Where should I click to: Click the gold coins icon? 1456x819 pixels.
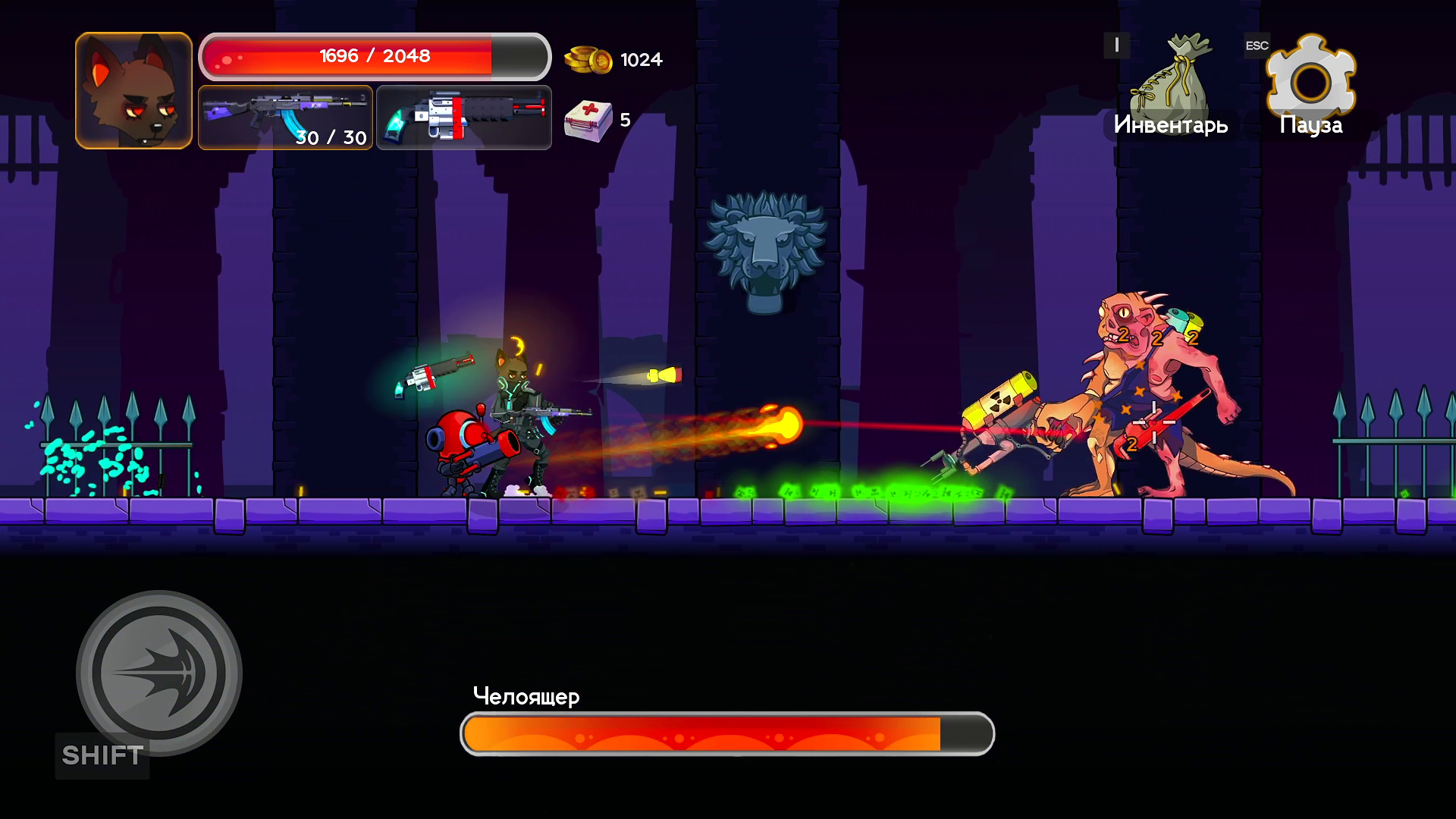[x=591, y=58]
